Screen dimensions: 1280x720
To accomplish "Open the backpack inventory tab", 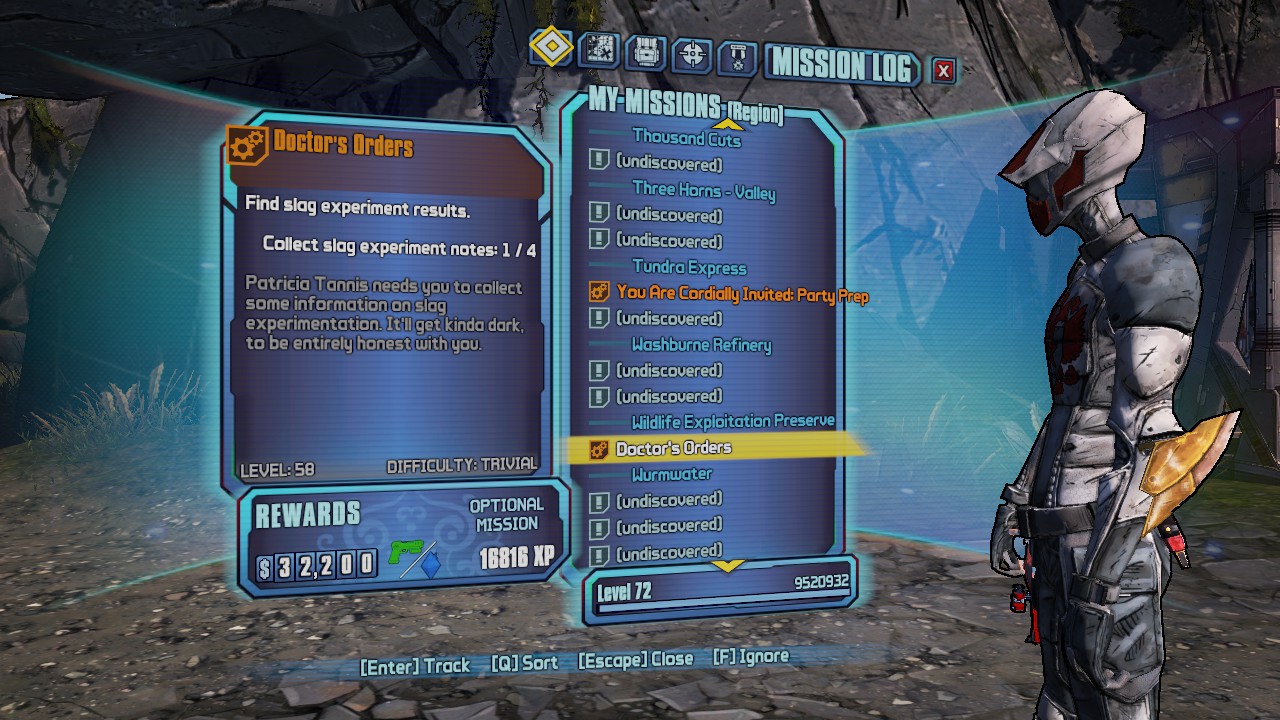I will click(x=645, y=52).
